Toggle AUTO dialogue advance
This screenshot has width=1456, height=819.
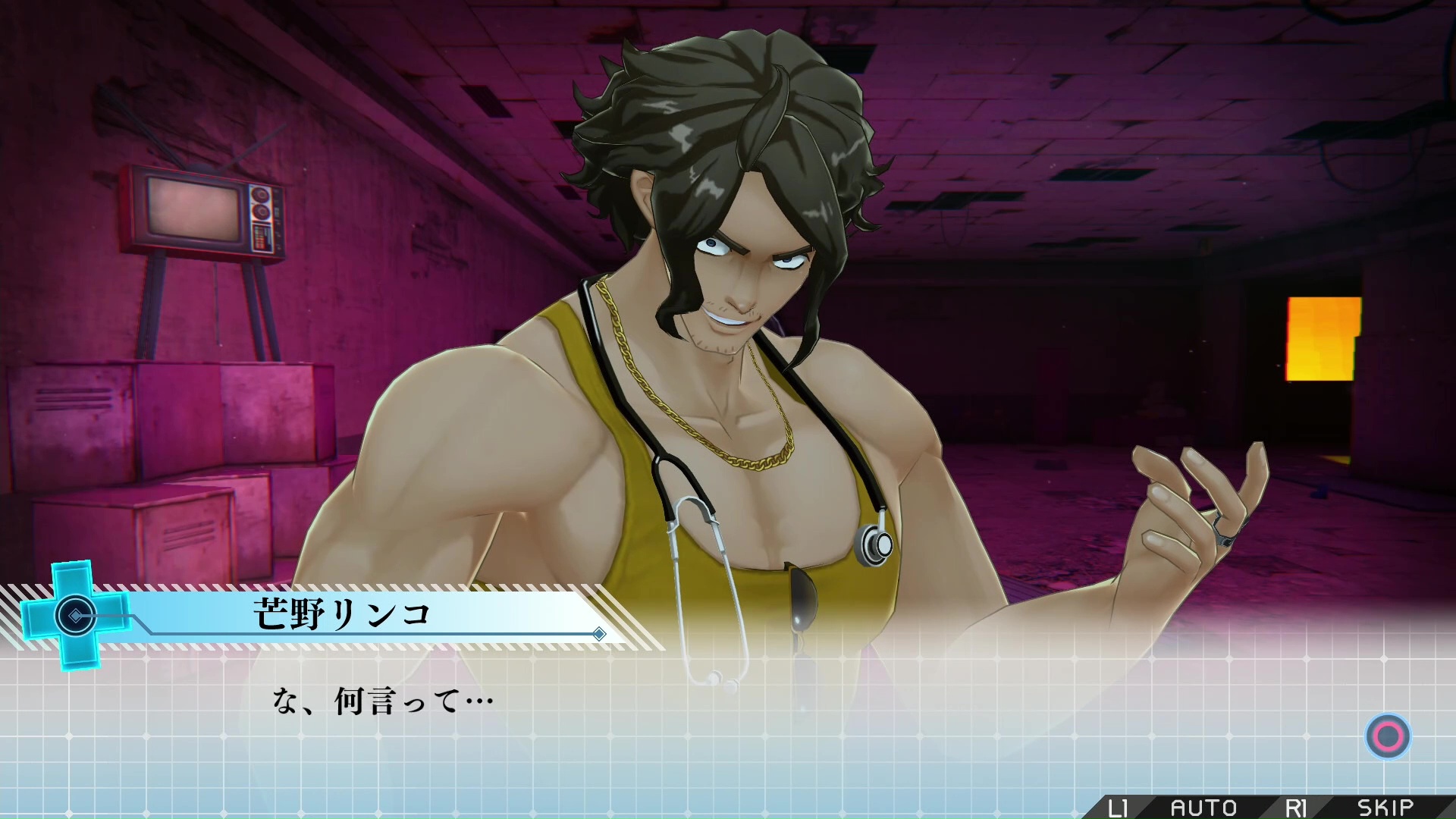click(x=1203, y=808)
